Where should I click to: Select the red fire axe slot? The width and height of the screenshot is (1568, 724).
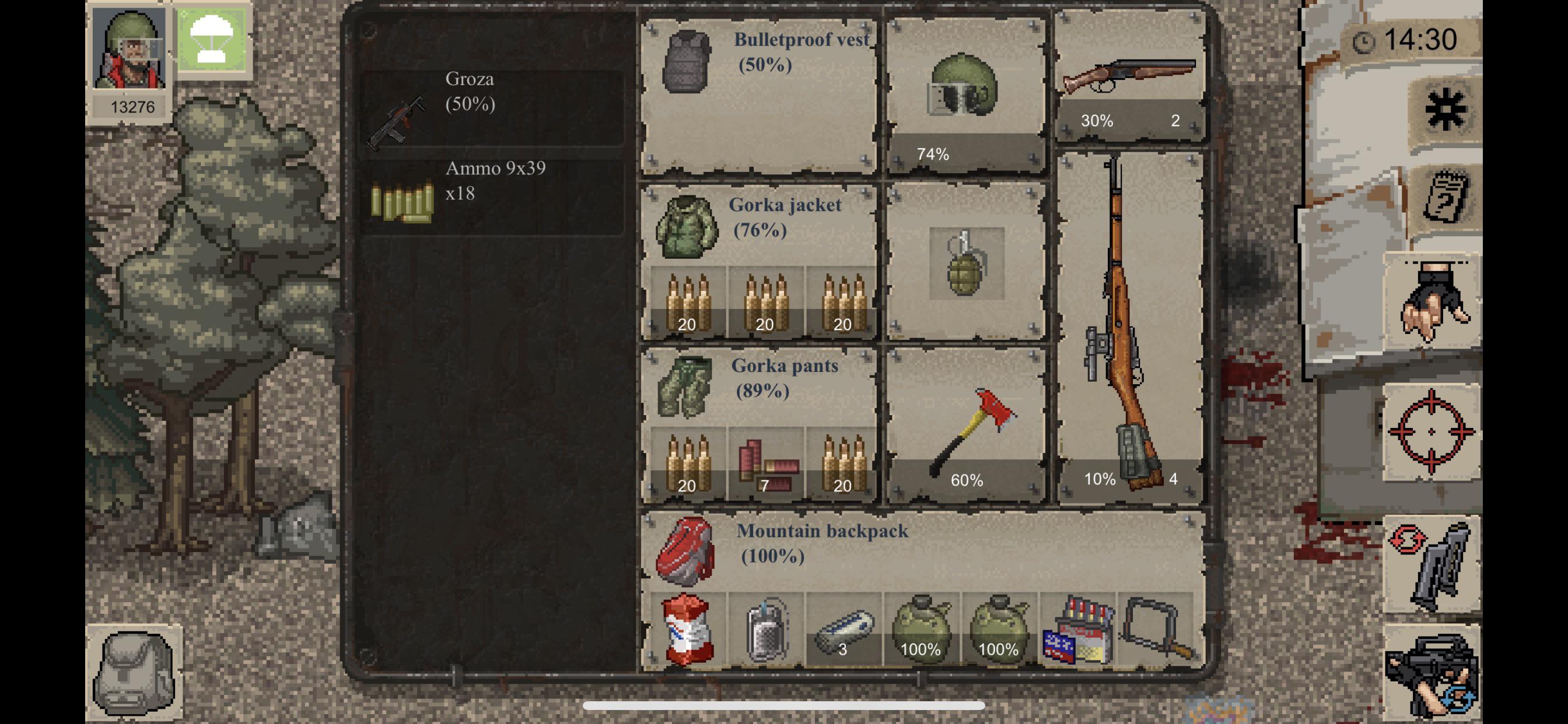(x=966, y=426)
